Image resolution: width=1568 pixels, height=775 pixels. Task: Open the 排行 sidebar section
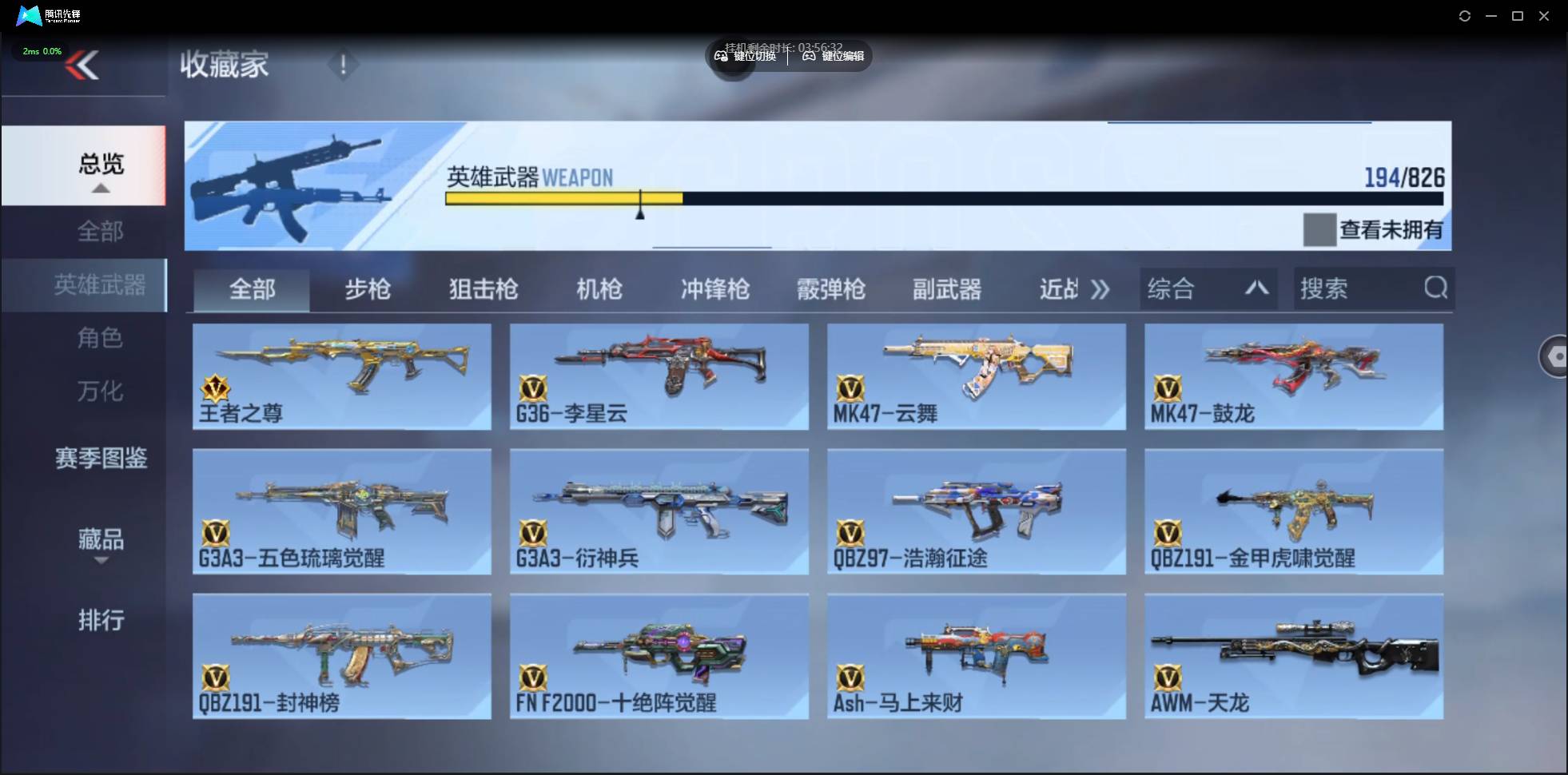[101, 621]
